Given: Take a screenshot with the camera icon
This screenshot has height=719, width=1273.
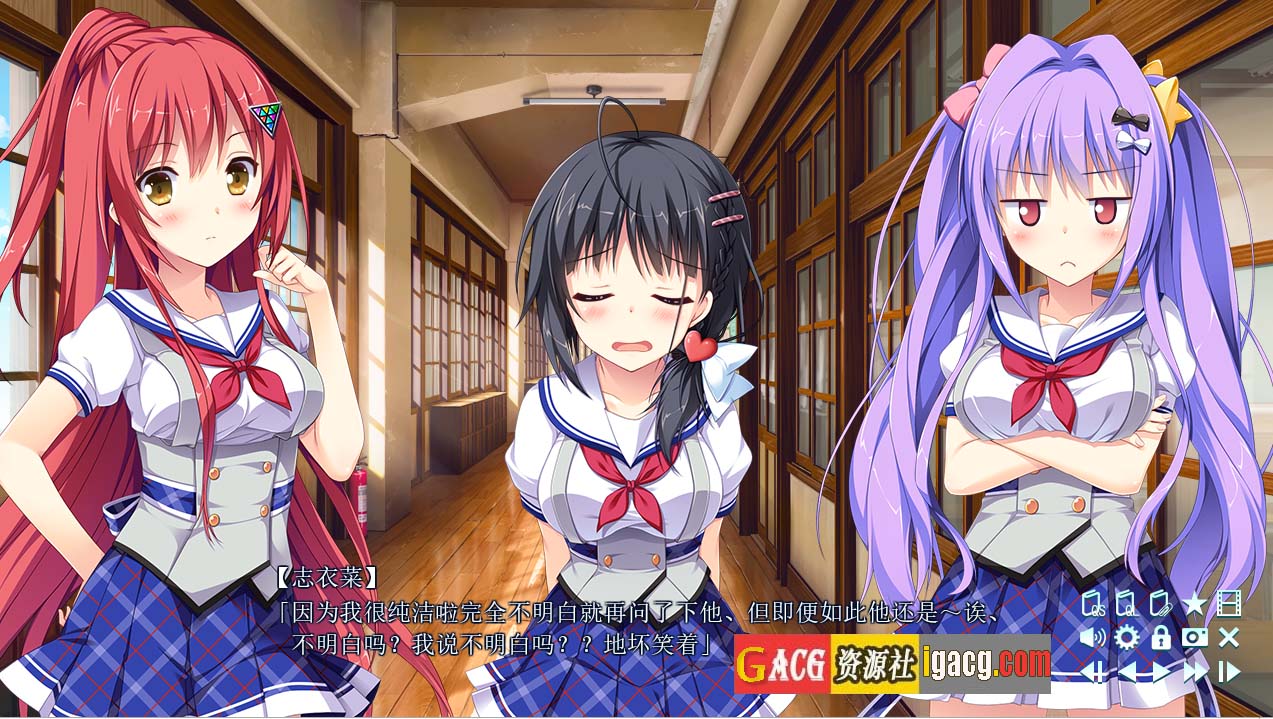Looking at the screenshot, I should tap(1194, 637).
